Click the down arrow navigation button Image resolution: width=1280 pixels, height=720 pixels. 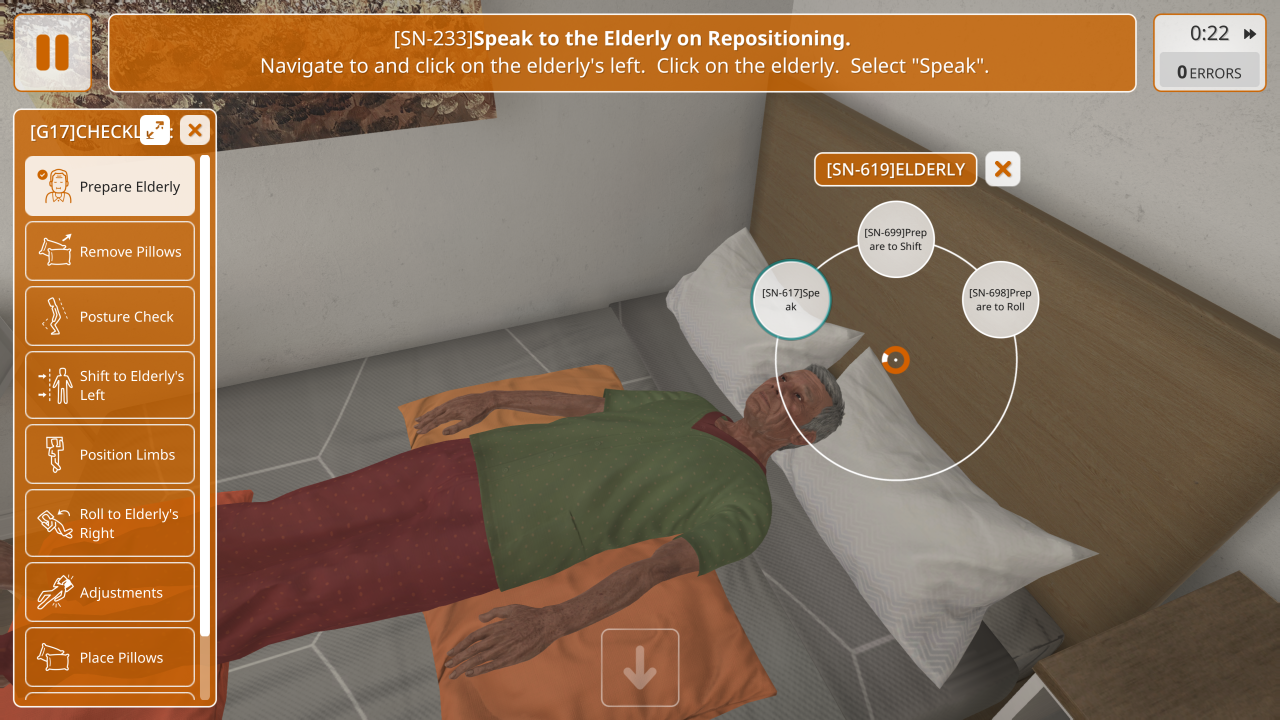point(640,668)
